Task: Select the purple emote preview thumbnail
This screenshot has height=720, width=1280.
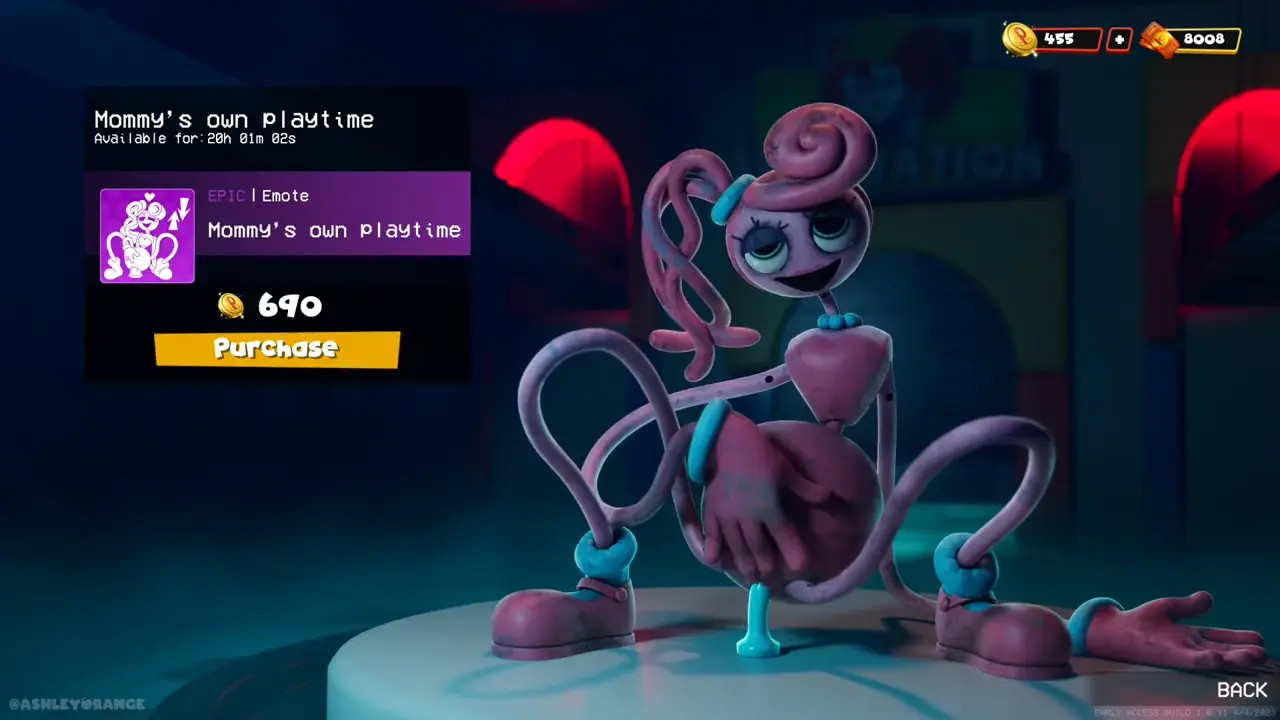Action: (147, 236)
